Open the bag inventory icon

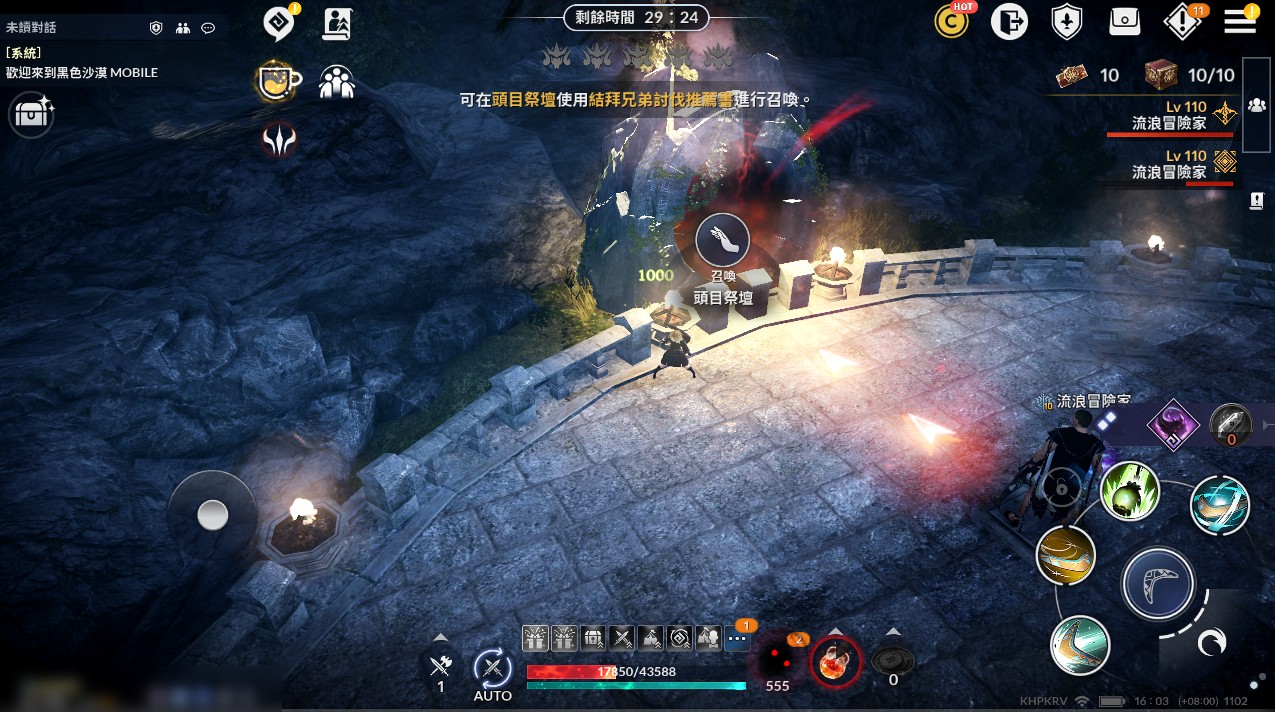pyautogui.click(x=1125, y=21)
